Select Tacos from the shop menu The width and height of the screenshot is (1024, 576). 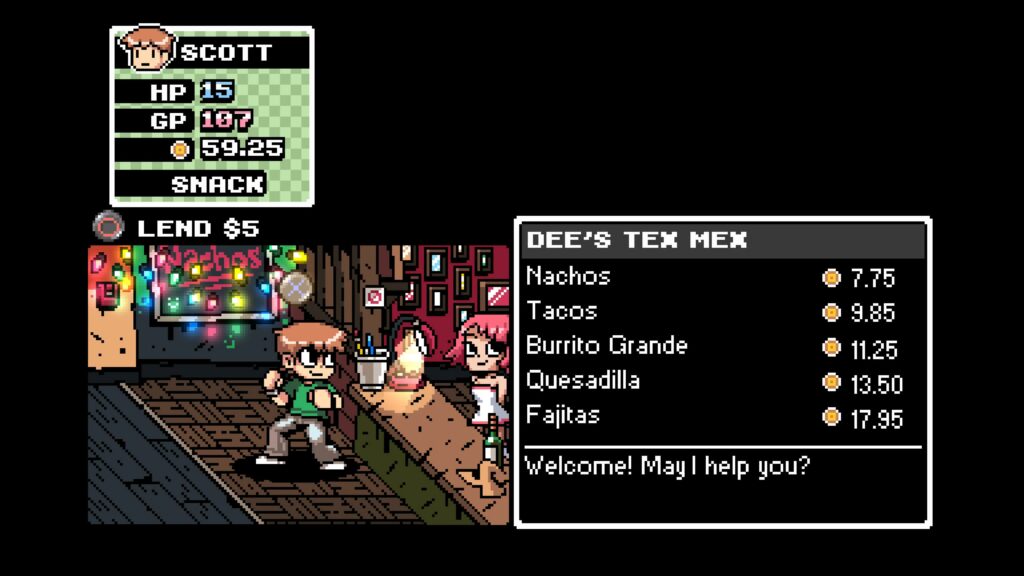[x=562, y=311]
